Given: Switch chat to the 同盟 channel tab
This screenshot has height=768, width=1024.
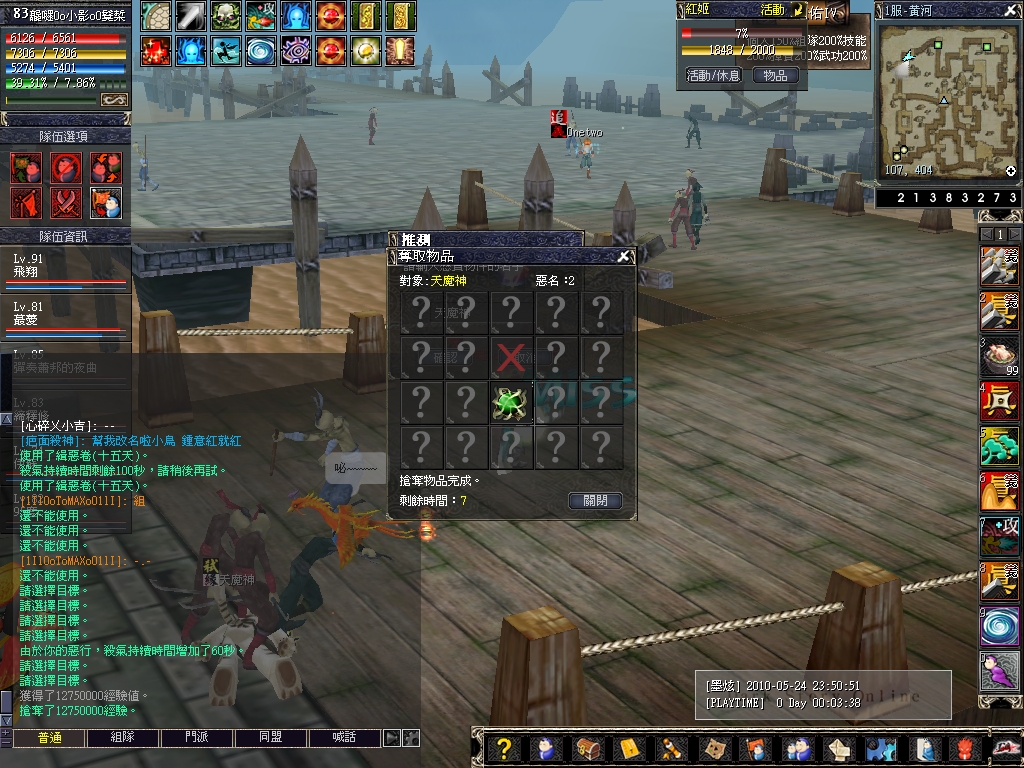Looking at the screenshot, I should (x=270, y=738).
